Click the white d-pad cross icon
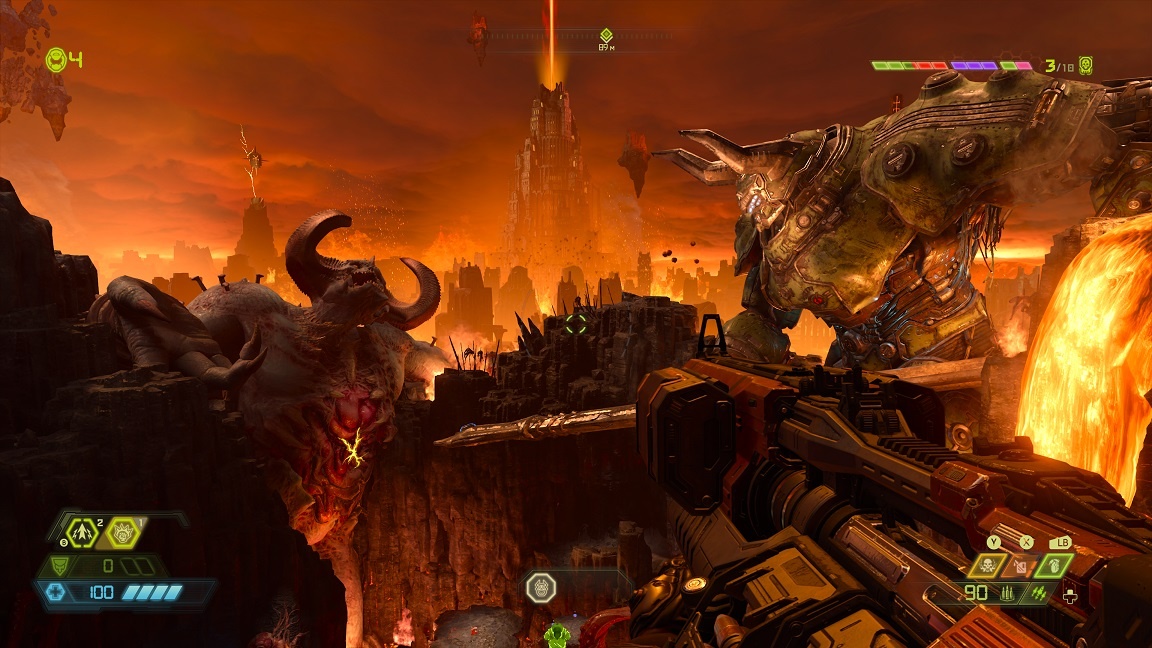 (x=1071, y=597)
